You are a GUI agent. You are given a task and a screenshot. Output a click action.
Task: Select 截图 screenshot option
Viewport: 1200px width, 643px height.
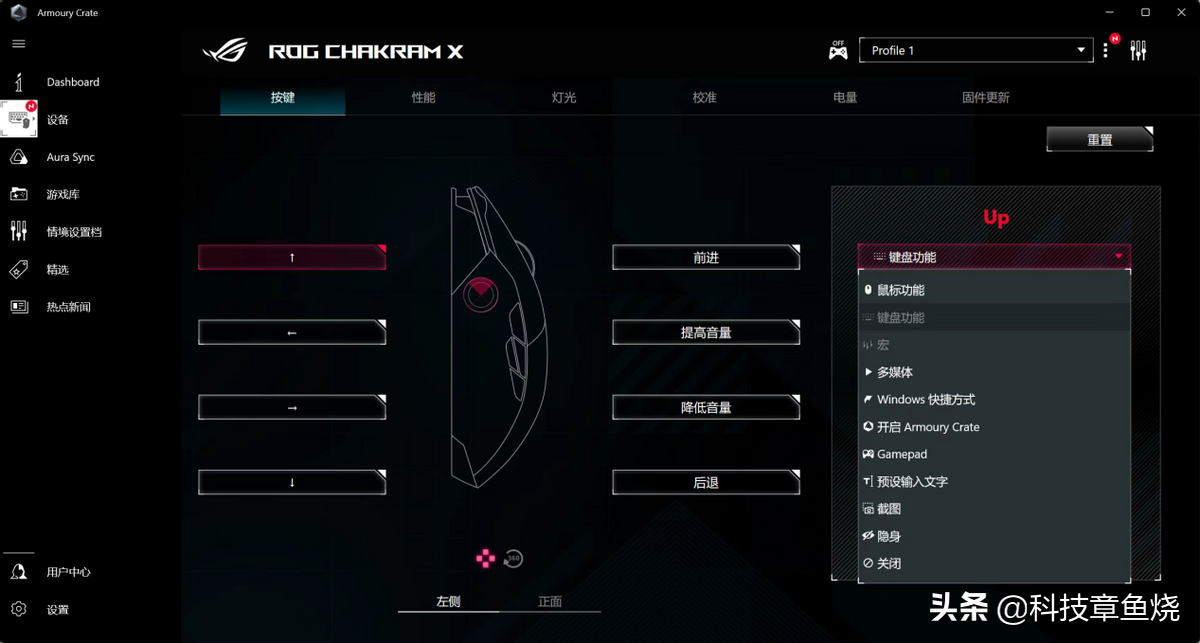tap(888, 509)
